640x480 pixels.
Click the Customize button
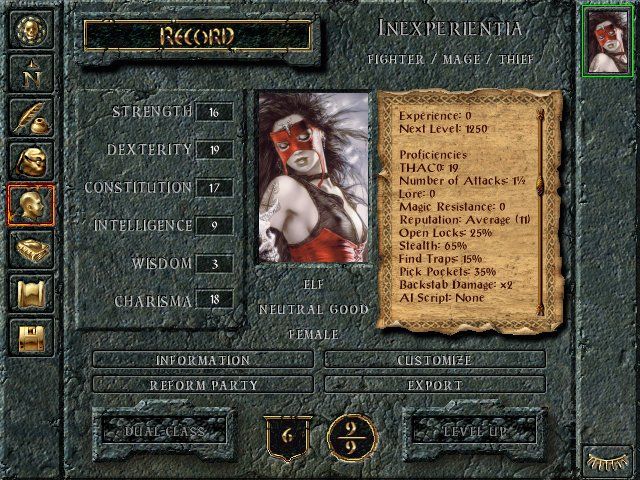click(x=435, y=360)
